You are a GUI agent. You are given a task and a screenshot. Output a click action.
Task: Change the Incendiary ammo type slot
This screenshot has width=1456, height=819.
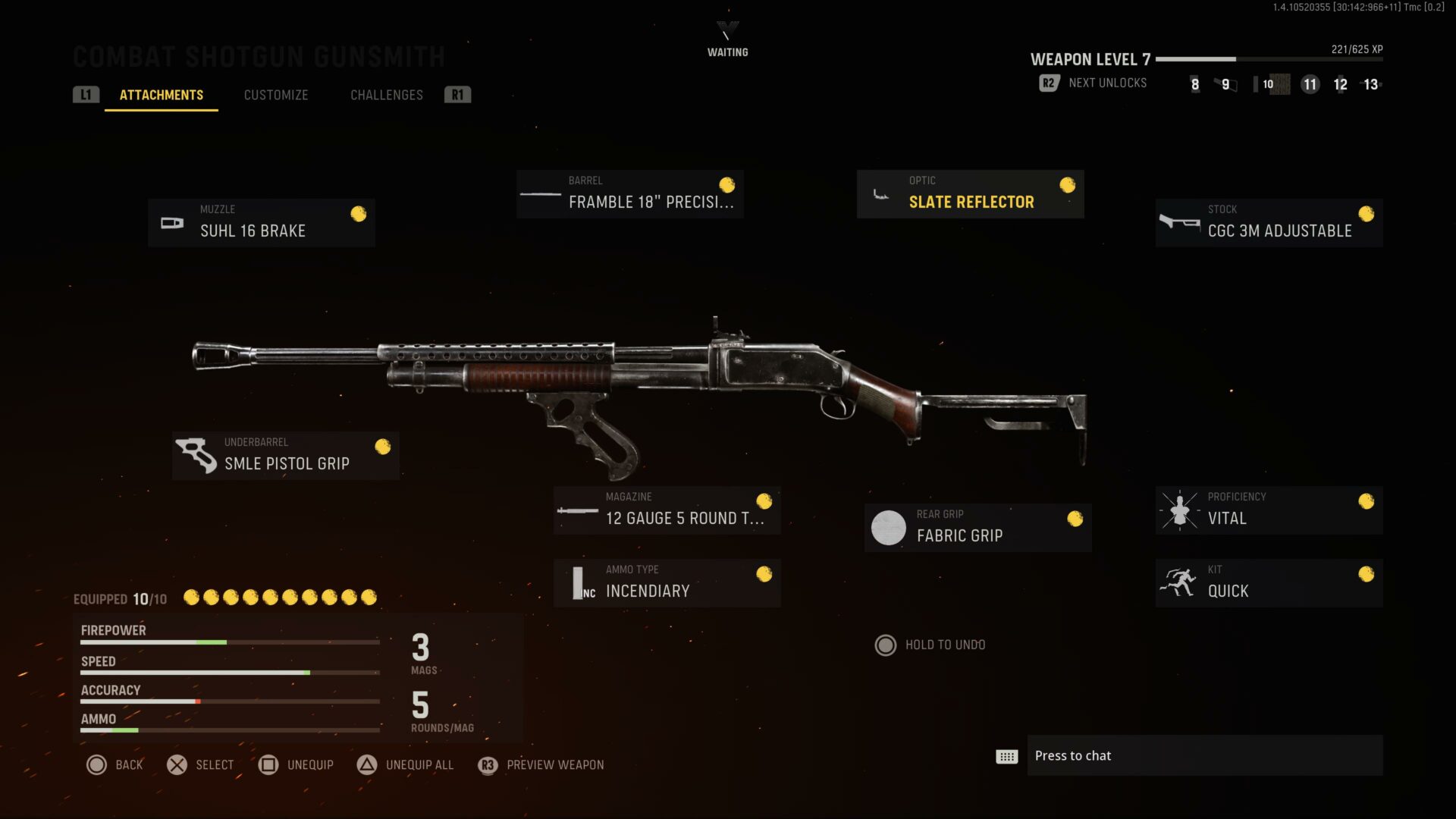667,583
